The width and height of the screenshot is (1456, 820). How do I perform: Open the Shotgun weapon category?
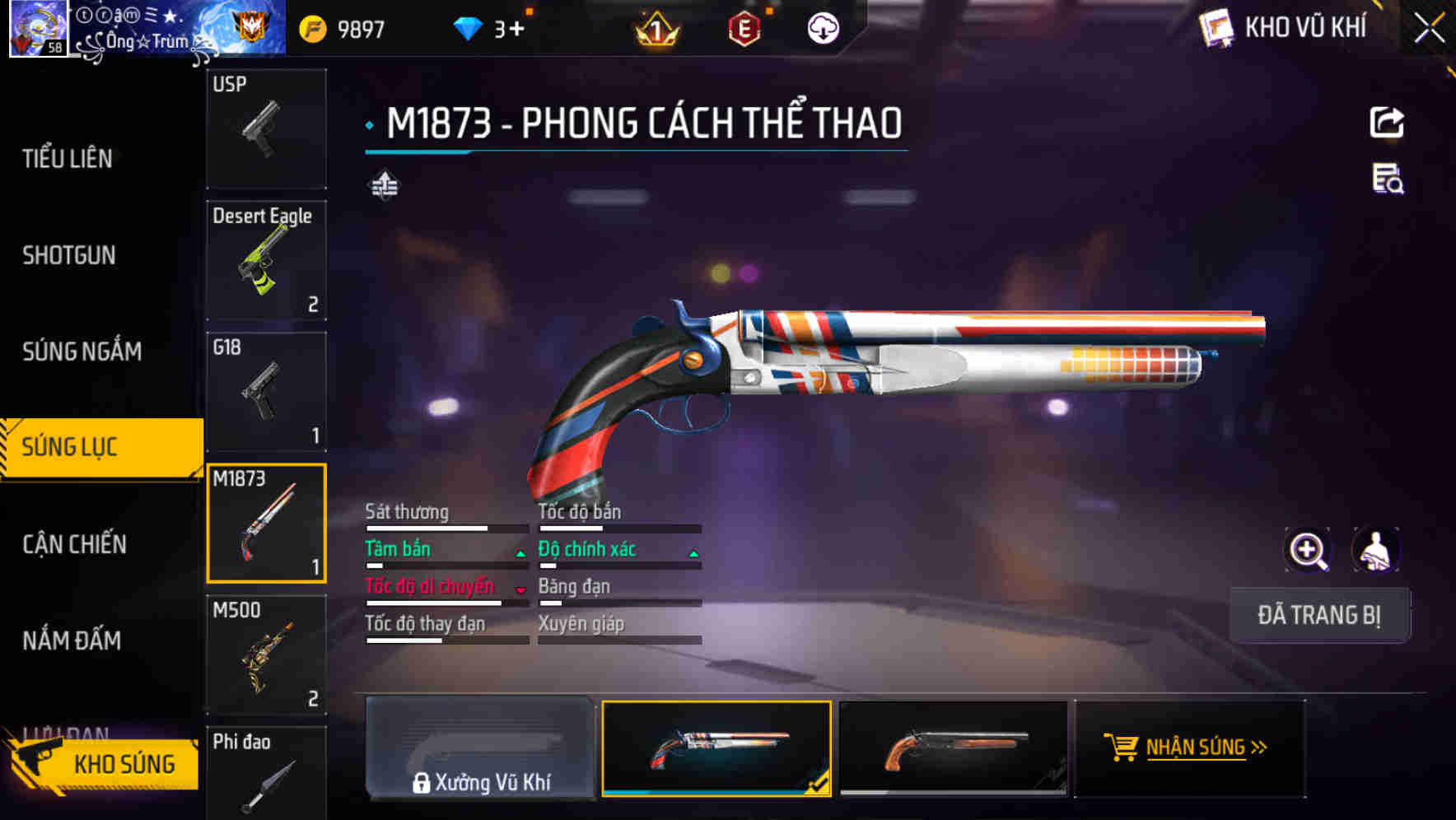[x=69, y=255]
